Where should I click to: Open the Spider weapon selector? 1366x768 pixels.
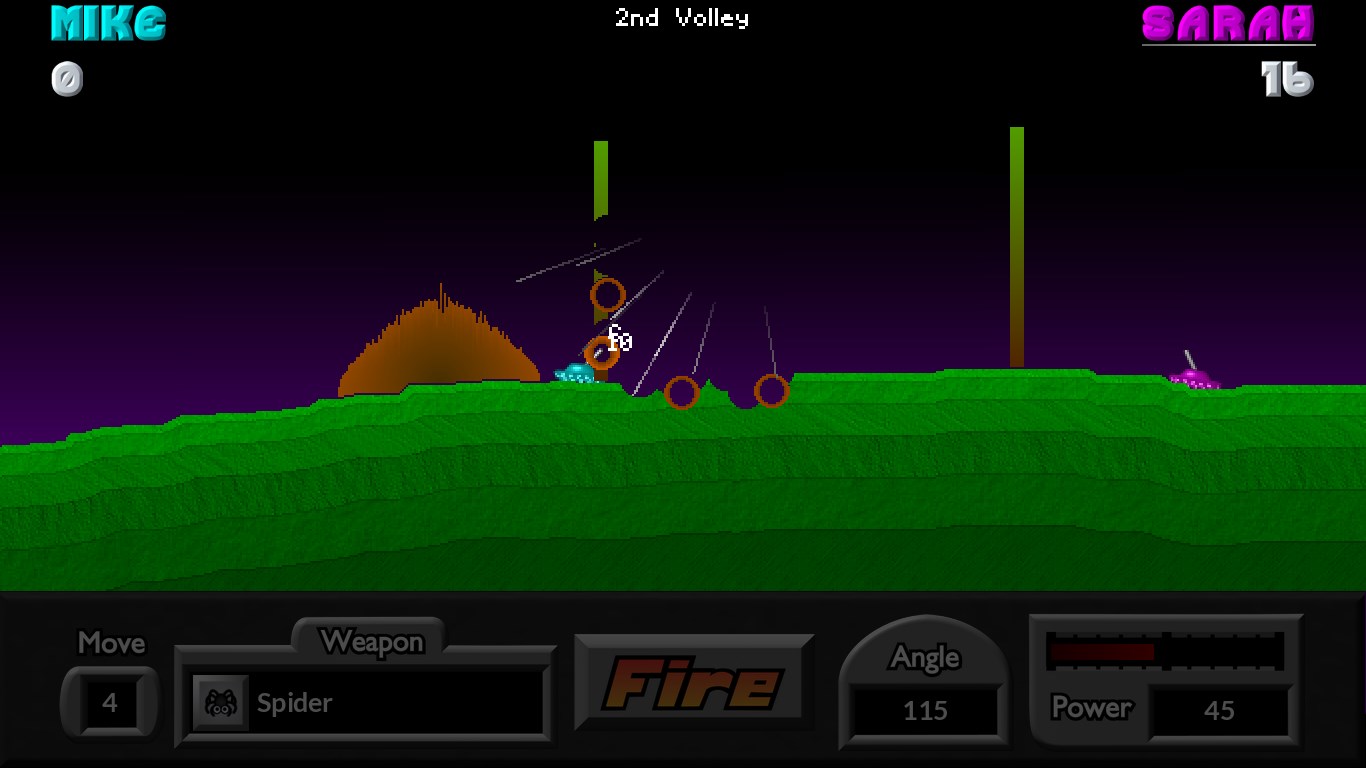pos(366,703)
